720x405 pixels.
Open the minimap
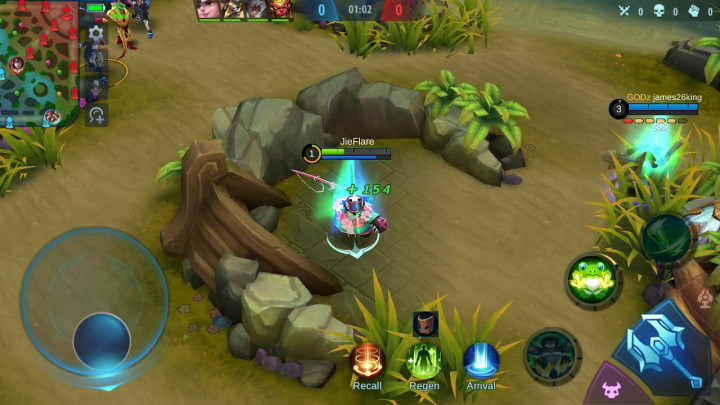(40, 62)
